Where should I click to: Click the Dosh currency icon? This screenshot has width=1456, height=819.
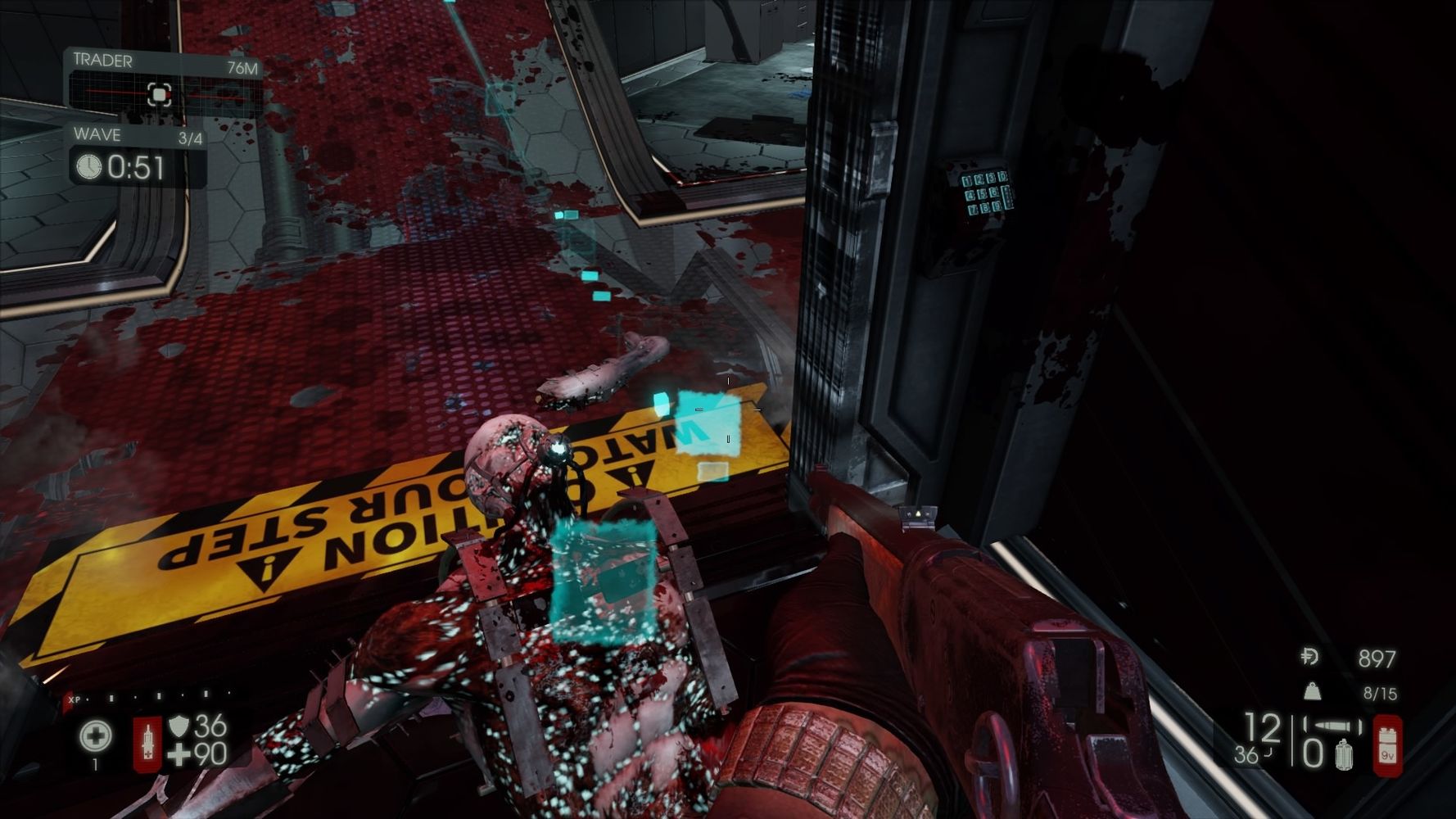tap(1309, 657)
